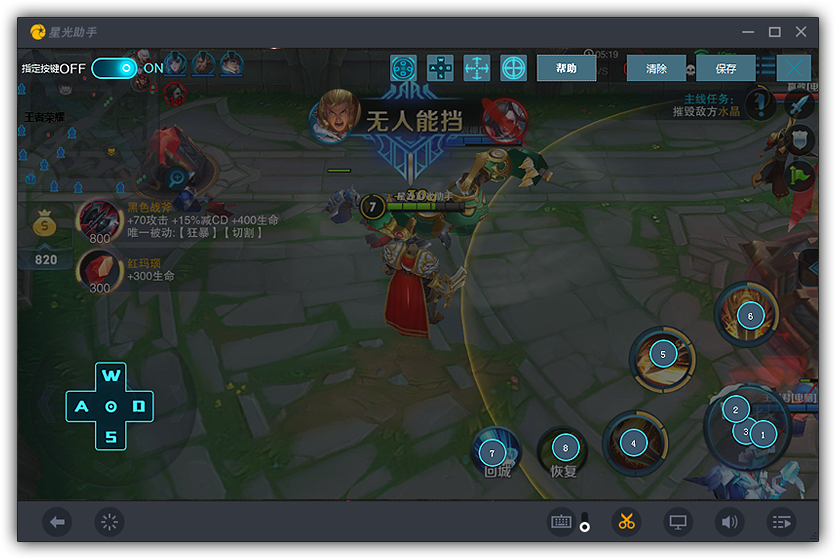Maximize the 星光助手 window
The image size is (836, 559).
(774, 32)
